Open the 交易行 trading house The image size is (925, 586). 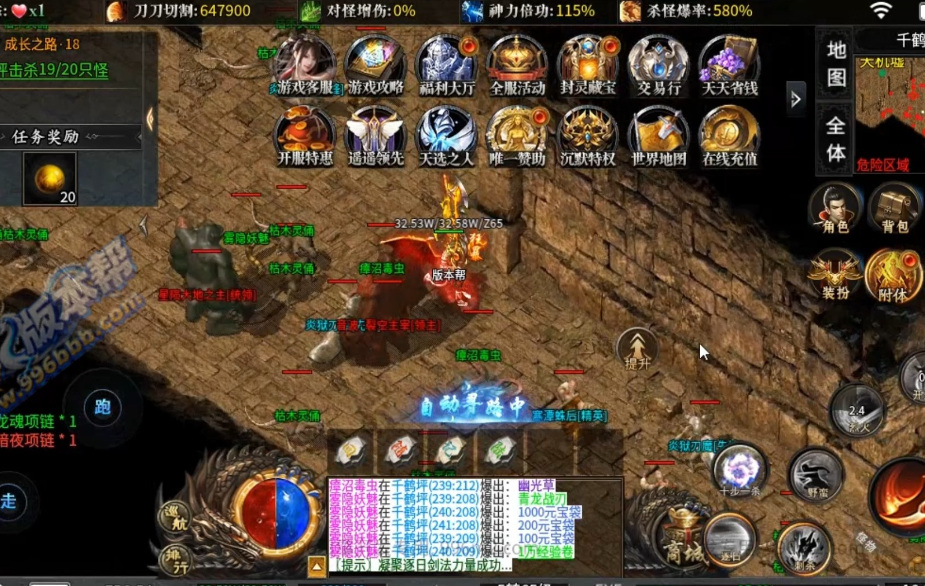pyautogui.click(x=658, y=65)
